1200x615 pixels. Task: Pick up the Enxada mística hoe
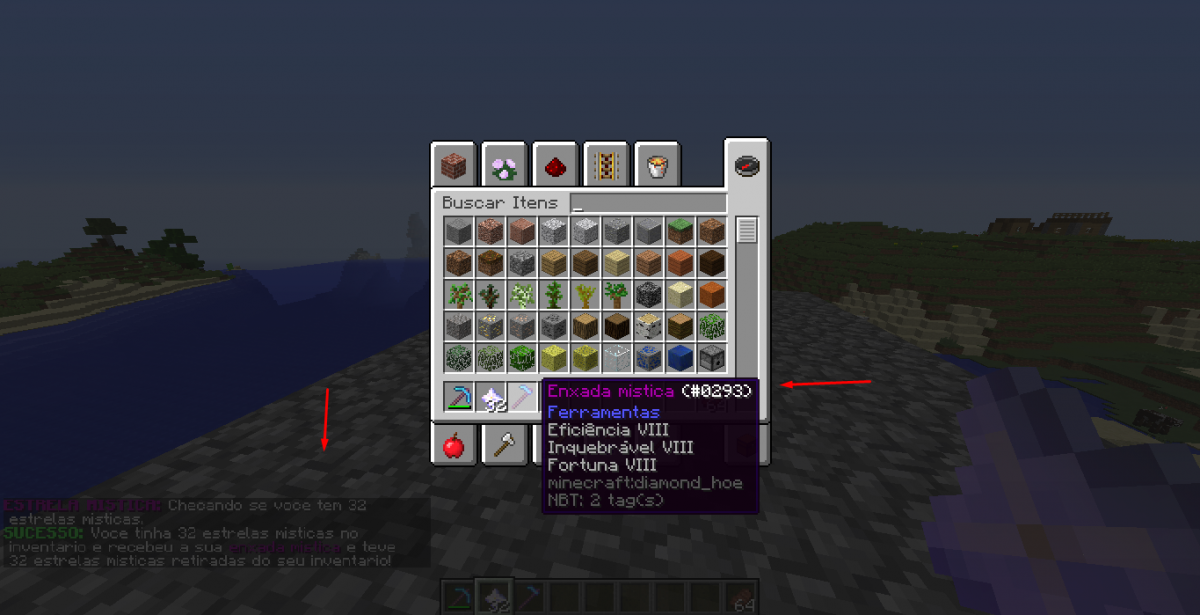click(x=522, y=397)
